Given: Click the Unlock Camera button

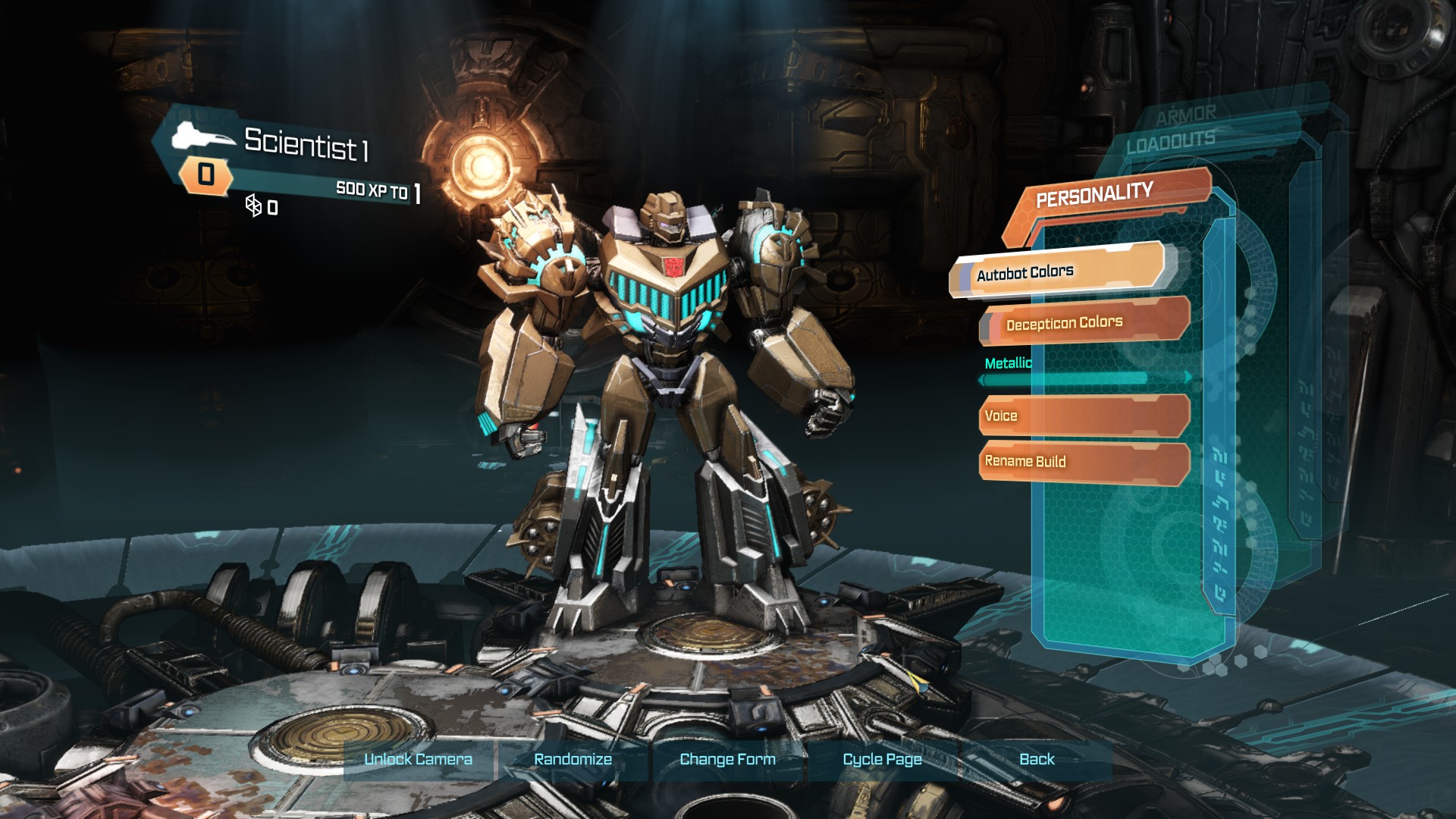Looking at the screenshot, I should (x=419, y=759).
